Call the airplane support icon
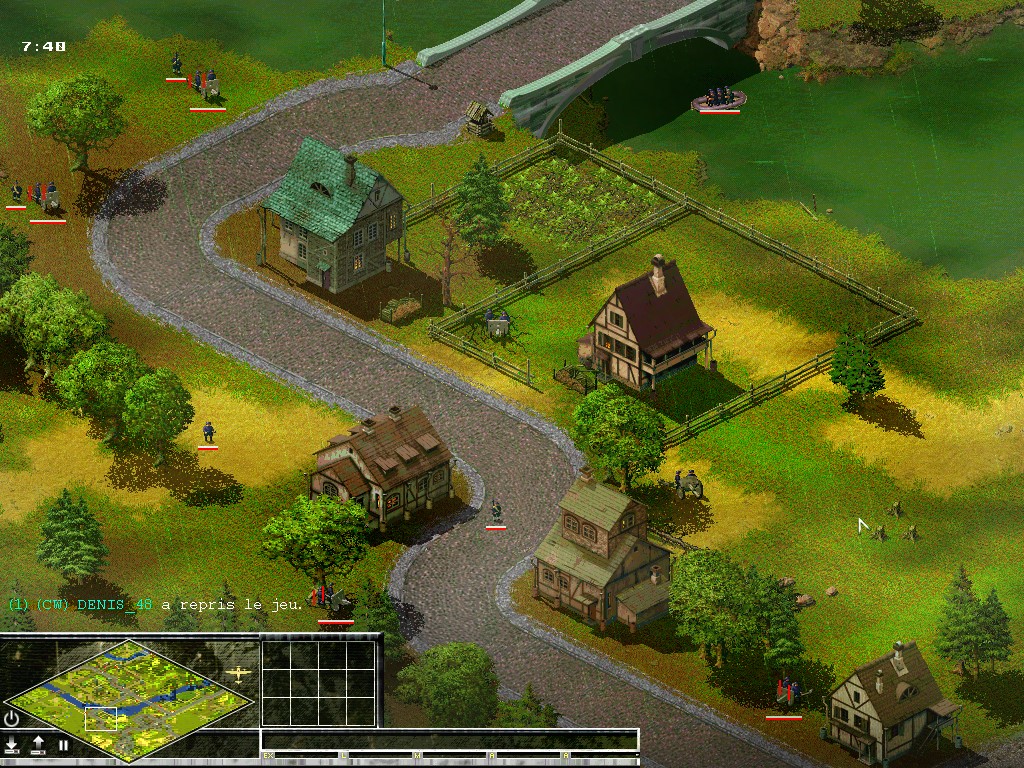The width and height of the screenshot is (1024, 768). (239, 673)
